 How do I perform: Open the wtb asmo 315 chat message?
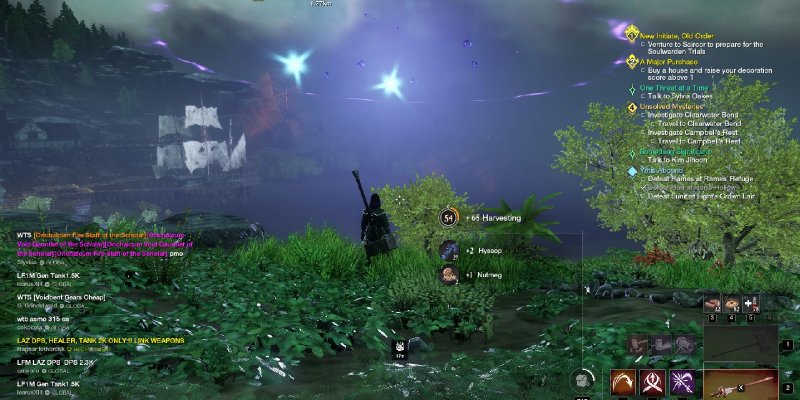(38, 318)
